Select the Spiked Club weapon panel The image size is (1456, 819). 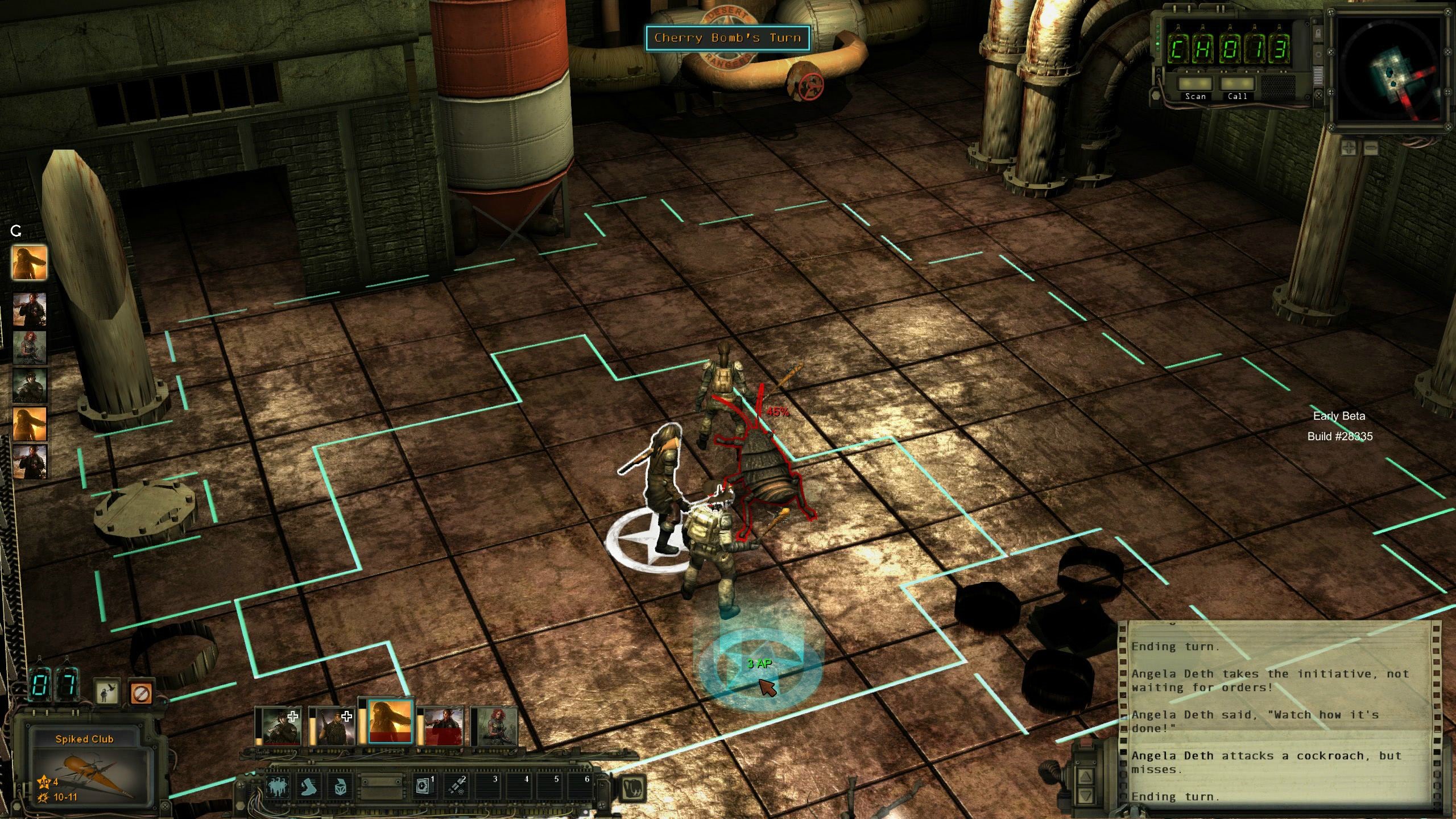click(85, 768)
